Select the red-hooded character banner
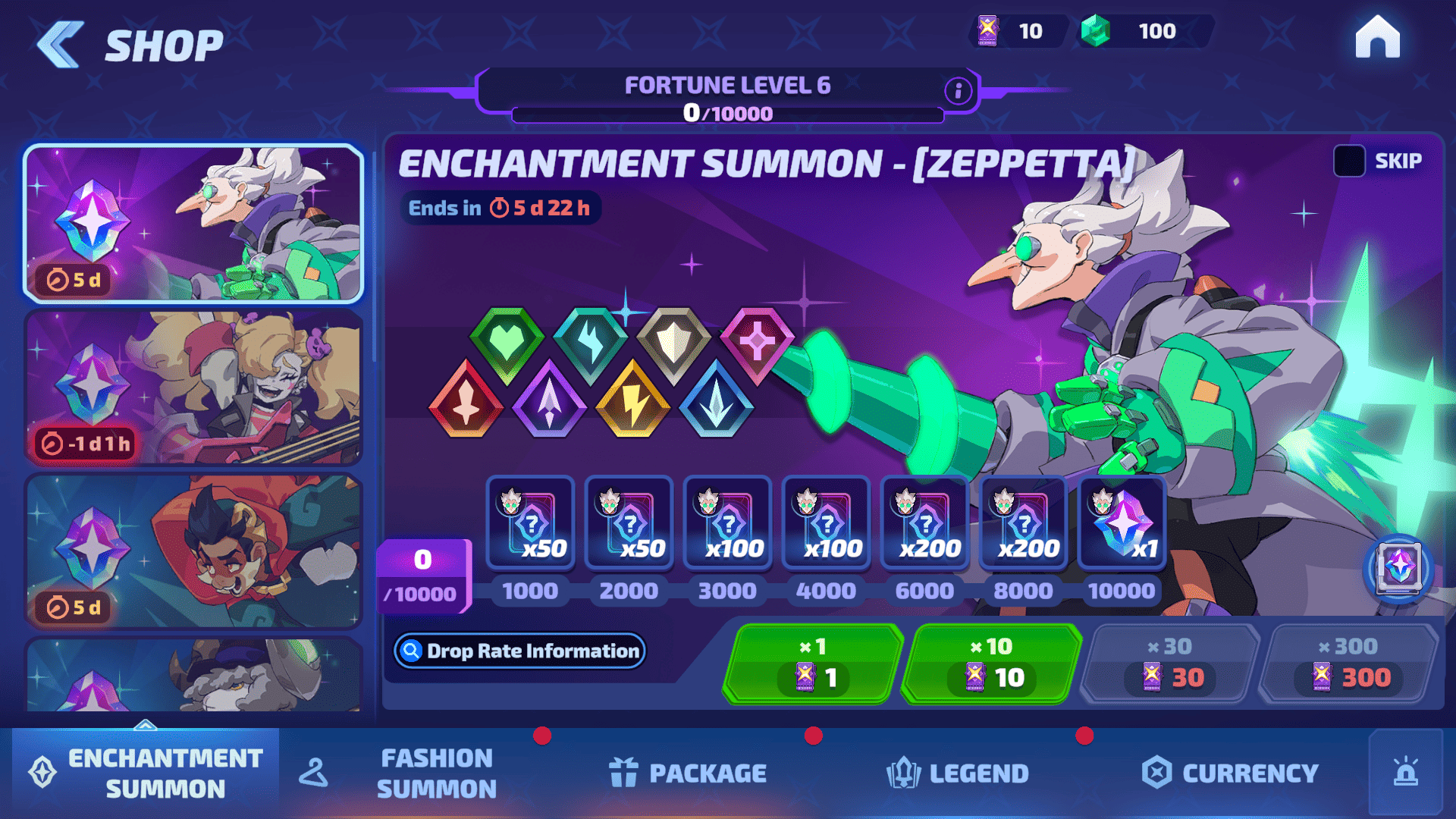Image resolution: width=1456 pixels, height=819 pixels. pyautogui.click(x=194, y=551)
